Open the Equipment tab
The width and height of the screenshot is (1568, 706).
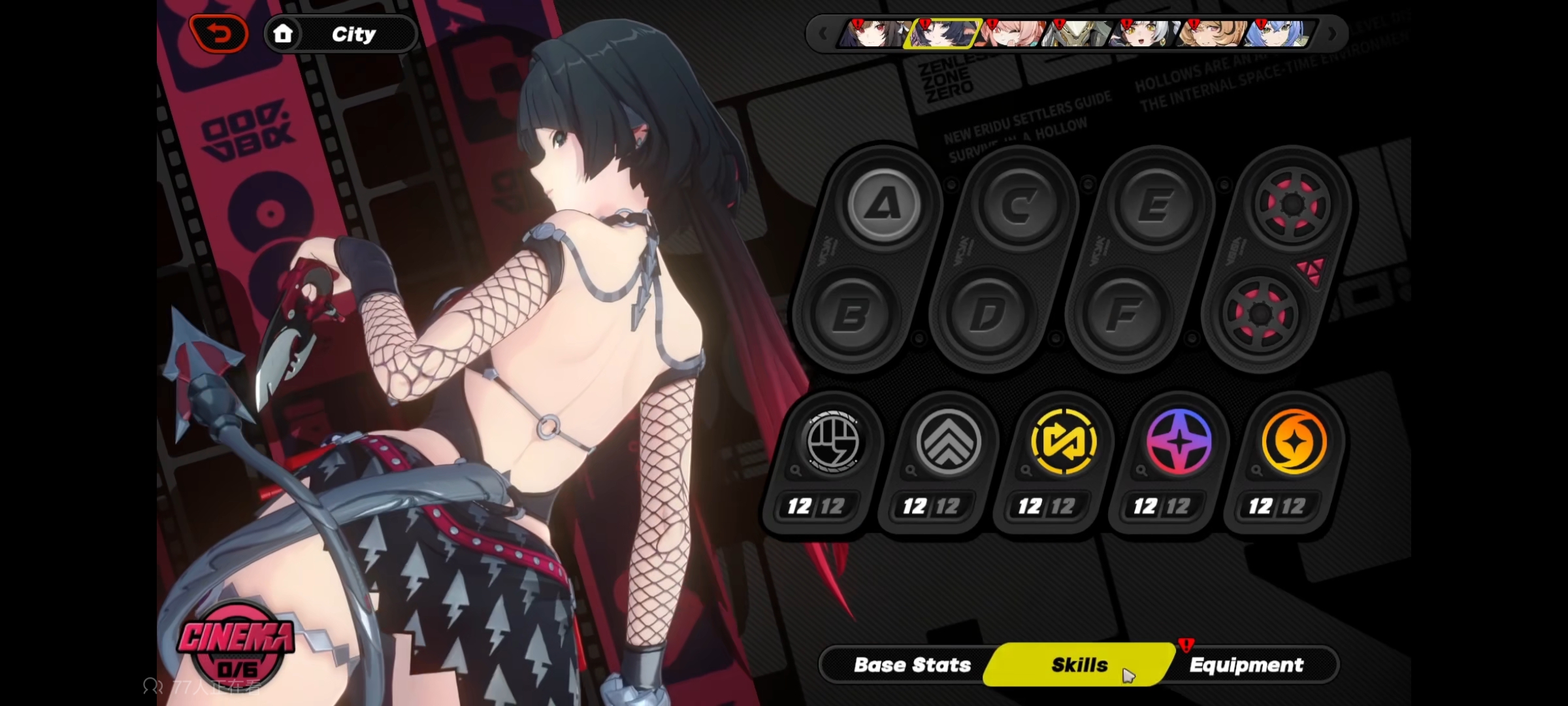[1246, 665]
